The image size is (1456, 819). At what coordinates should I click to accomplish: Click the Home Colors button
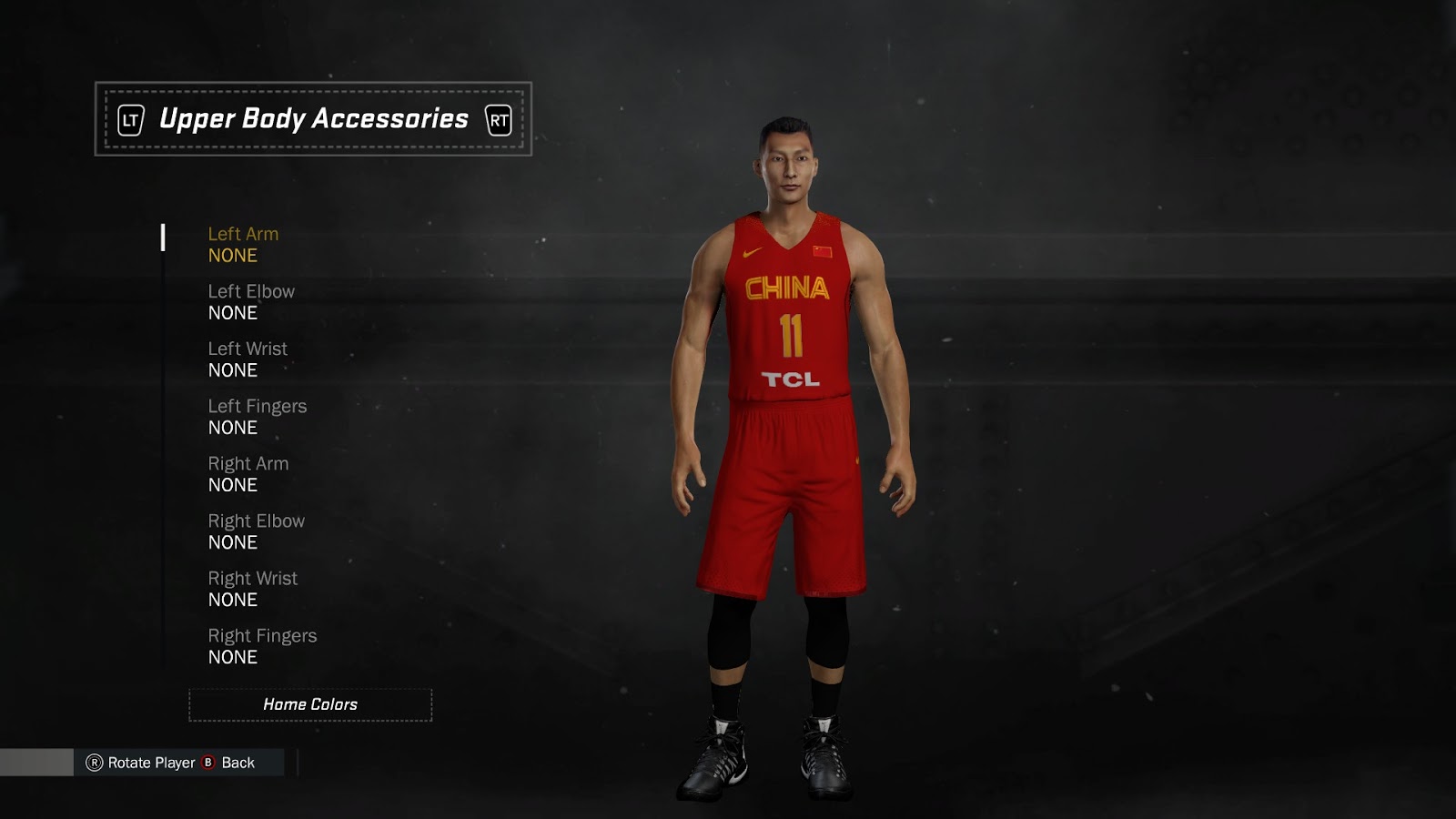point(310,704)
